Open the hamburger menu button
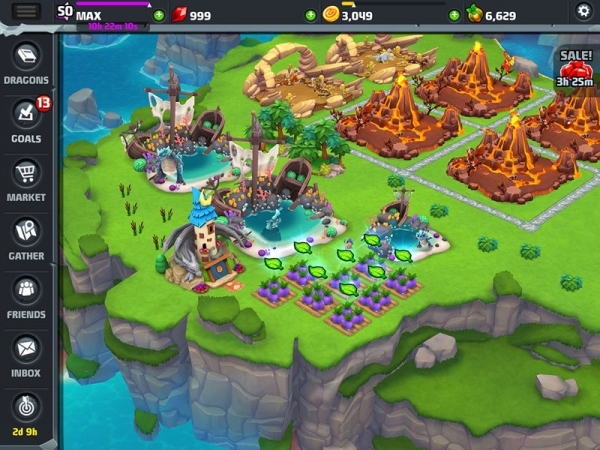600x450 pixels. [27, 11]
